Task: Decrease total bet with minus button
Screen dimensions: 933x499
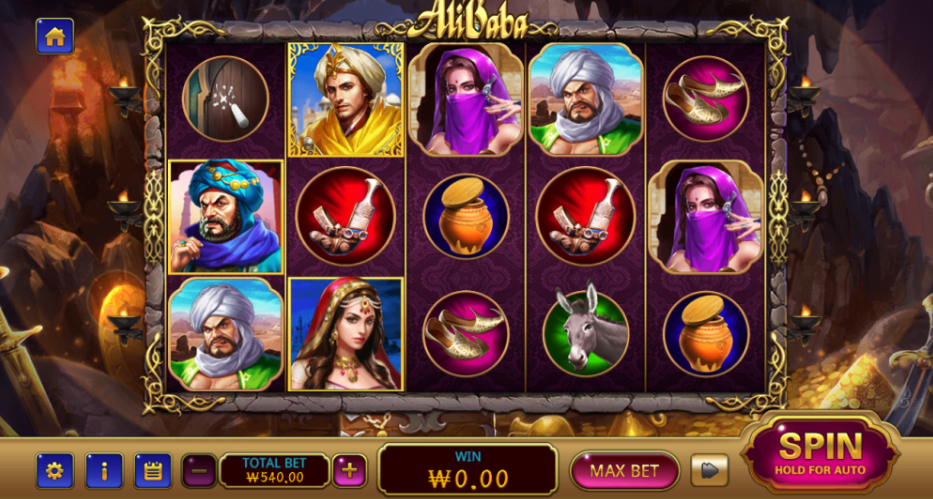Action: pos(199,470)
